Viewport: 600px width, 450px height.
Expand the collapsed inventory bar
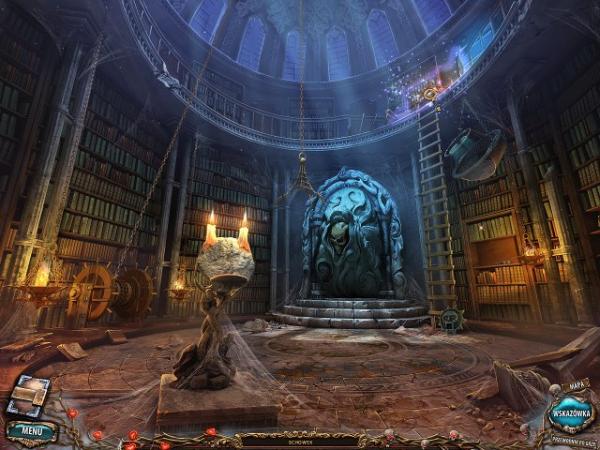tap(298, 439)
